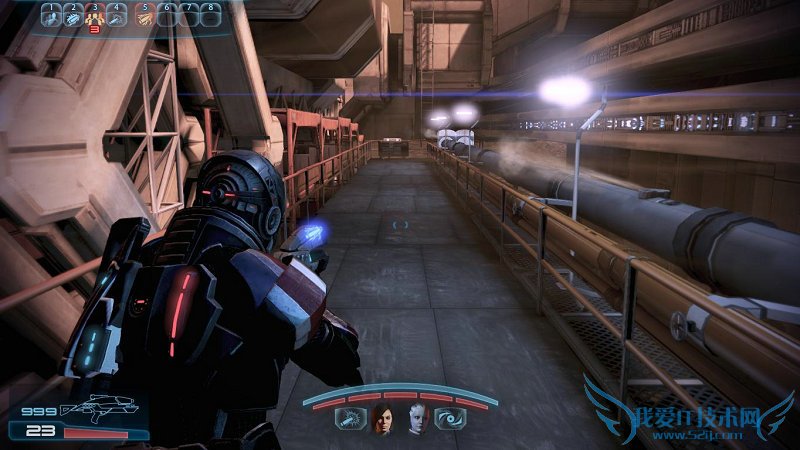Screen dimensions: 800x450
Task: Activate the power in hotbar slot 1
Action: (51, 17)
